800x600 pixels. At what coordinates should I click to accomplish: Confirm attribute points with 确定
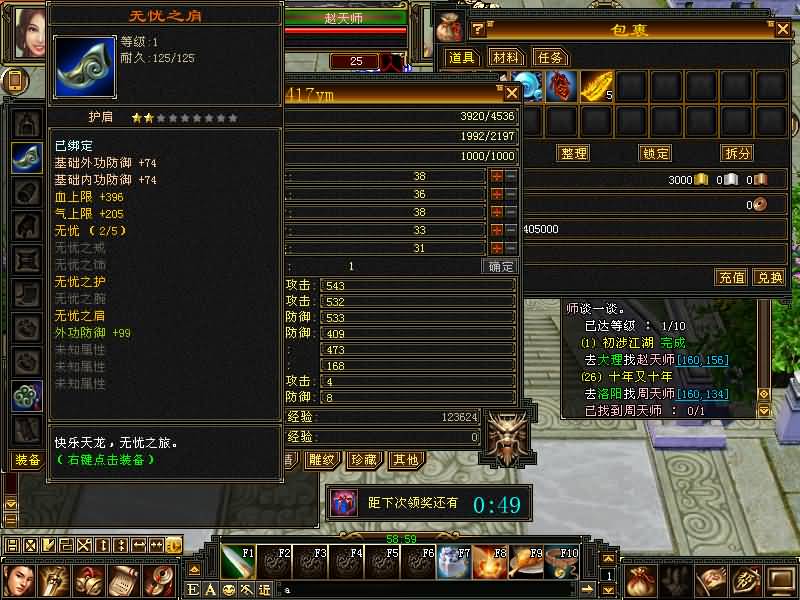click(500, 267)
